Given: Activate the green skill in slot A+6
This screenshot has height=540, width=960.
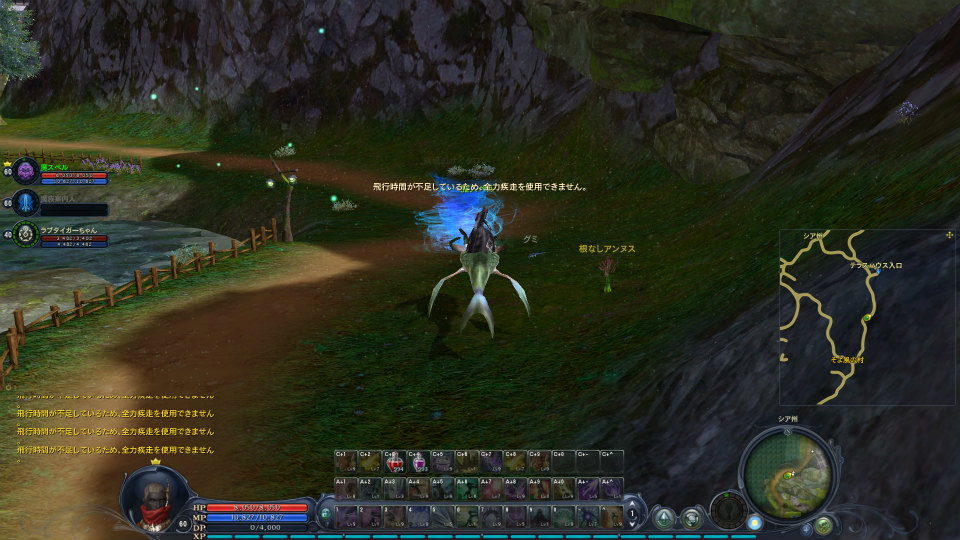Looking at the screenshot, I should click(466, 488).
